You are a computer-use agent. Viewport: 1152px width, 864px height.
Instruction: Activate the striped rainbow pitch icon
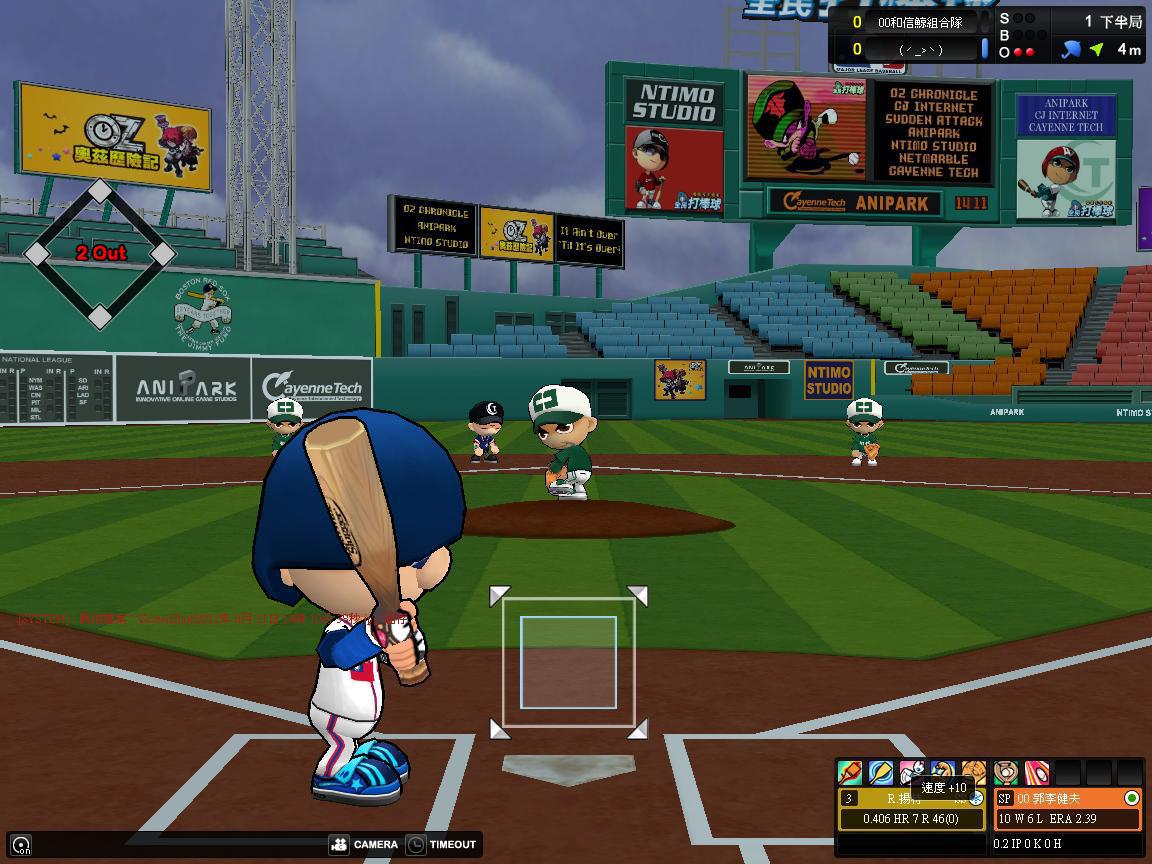pyautogui.click(x=1037, y=773)
